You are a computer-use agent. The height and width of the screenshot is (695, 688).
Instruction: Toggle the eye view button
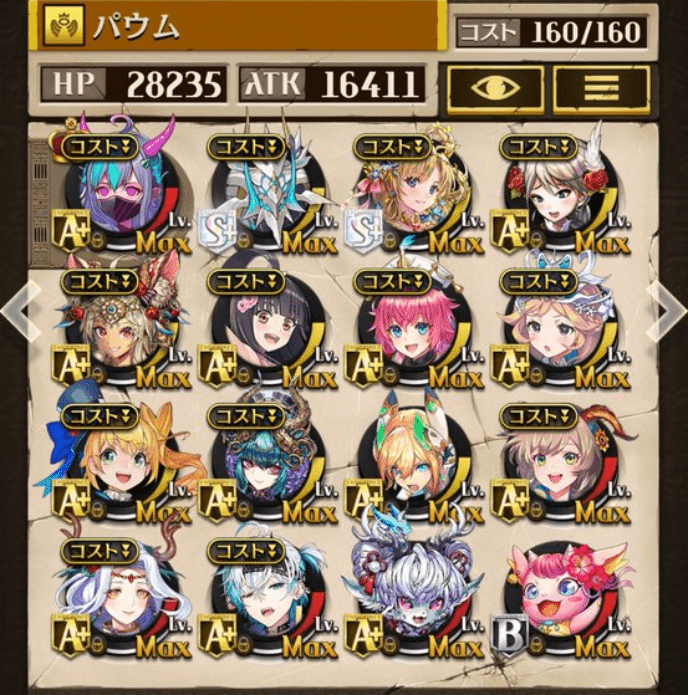[496, 88]
